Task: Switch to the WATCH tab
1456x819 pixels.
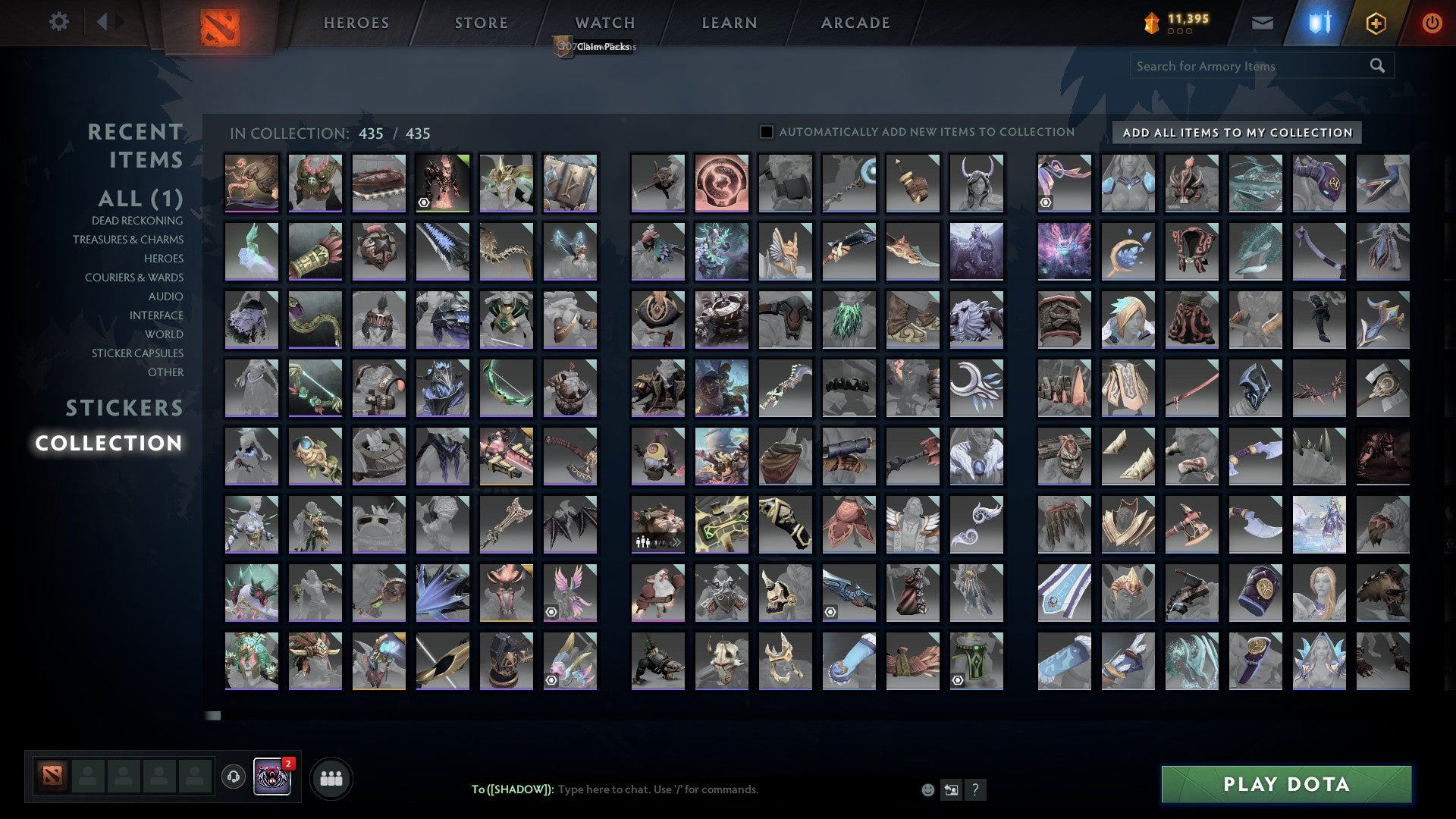Action: pos(604,23)
